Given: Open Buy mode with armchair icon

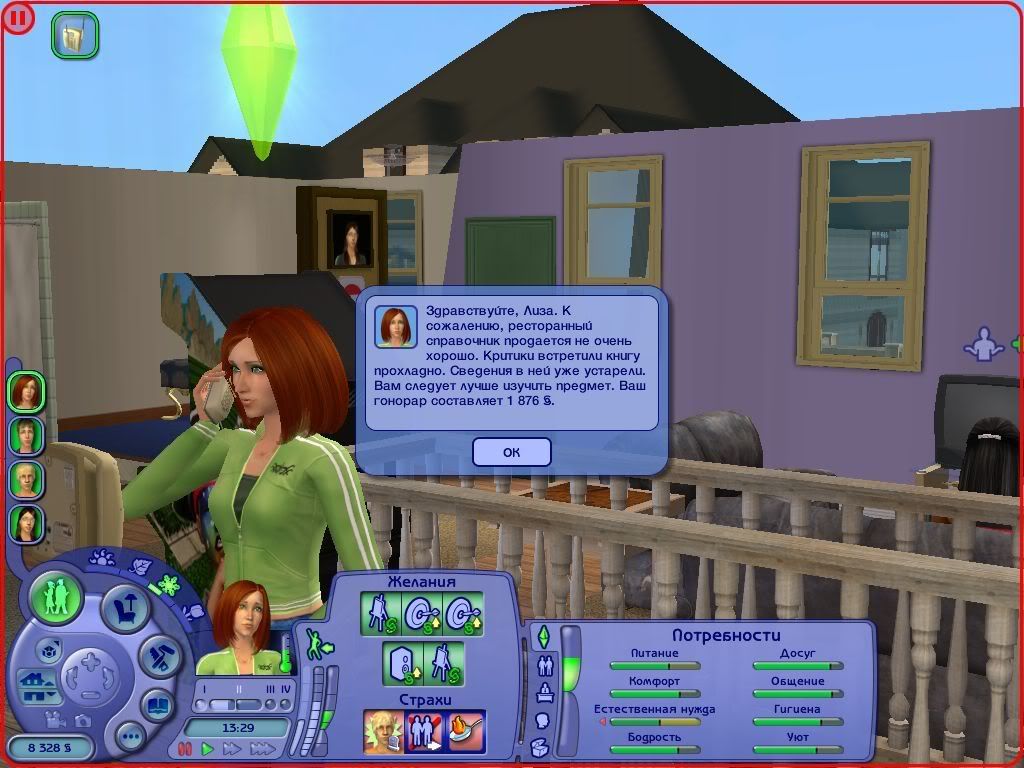Looking at the screenshot, I should pos(125,608).
